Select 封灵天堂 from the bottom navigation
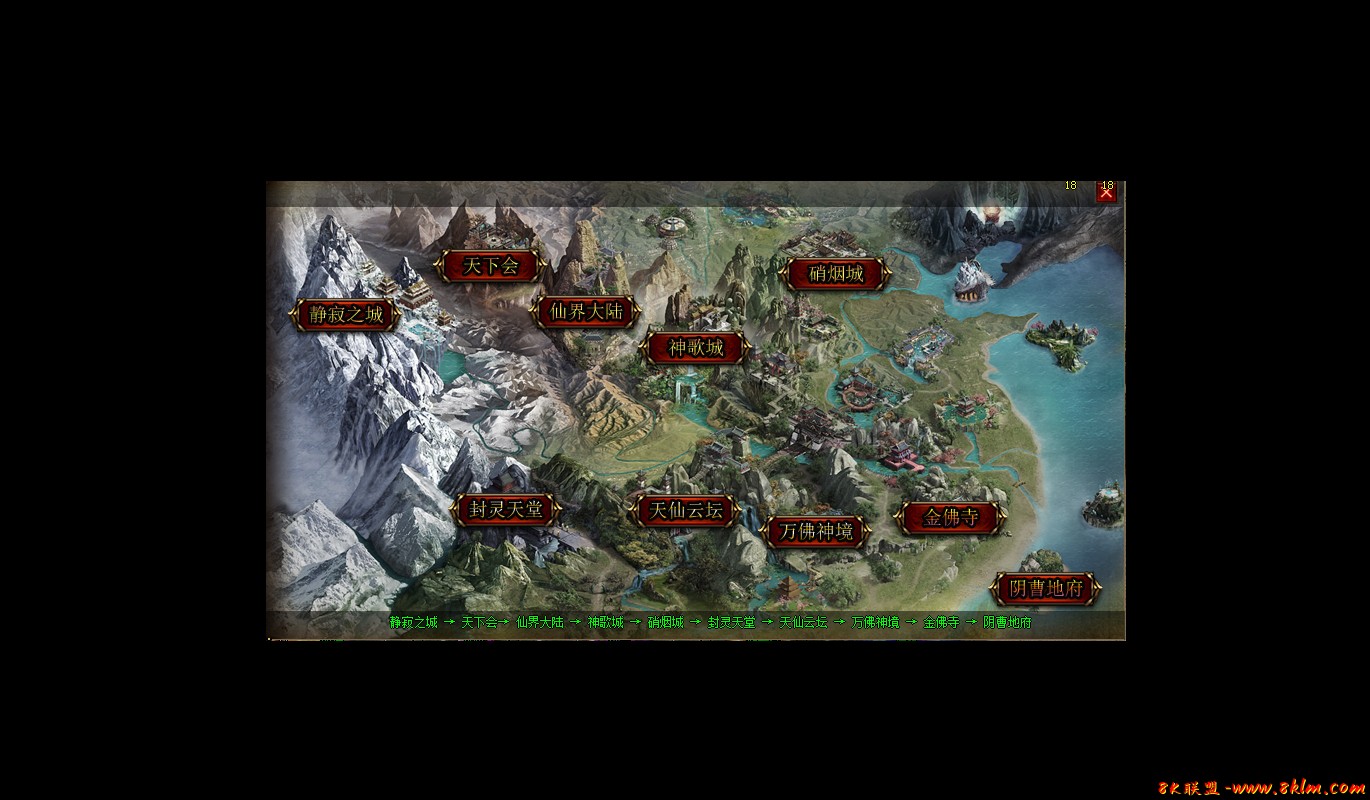1370x800 pixels. (x=732, y=622)
